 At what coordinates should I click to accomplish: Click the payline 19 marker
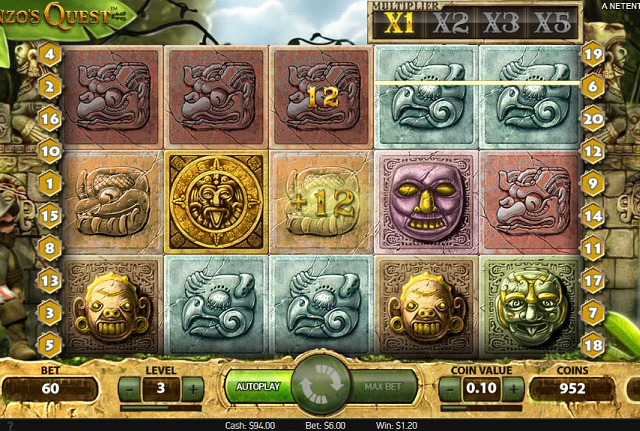point(592,54)
